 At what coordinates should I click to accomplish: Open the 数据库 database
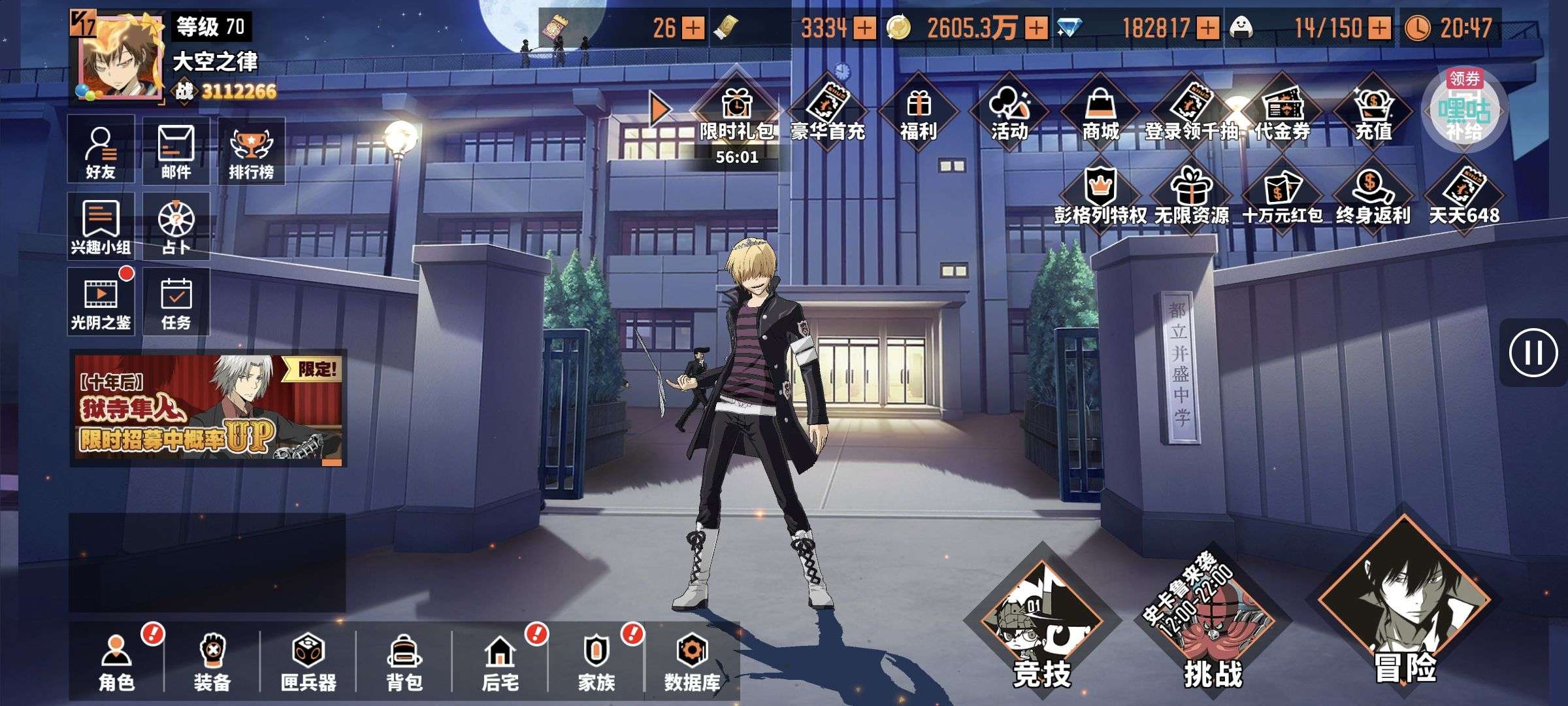[692, 660]
